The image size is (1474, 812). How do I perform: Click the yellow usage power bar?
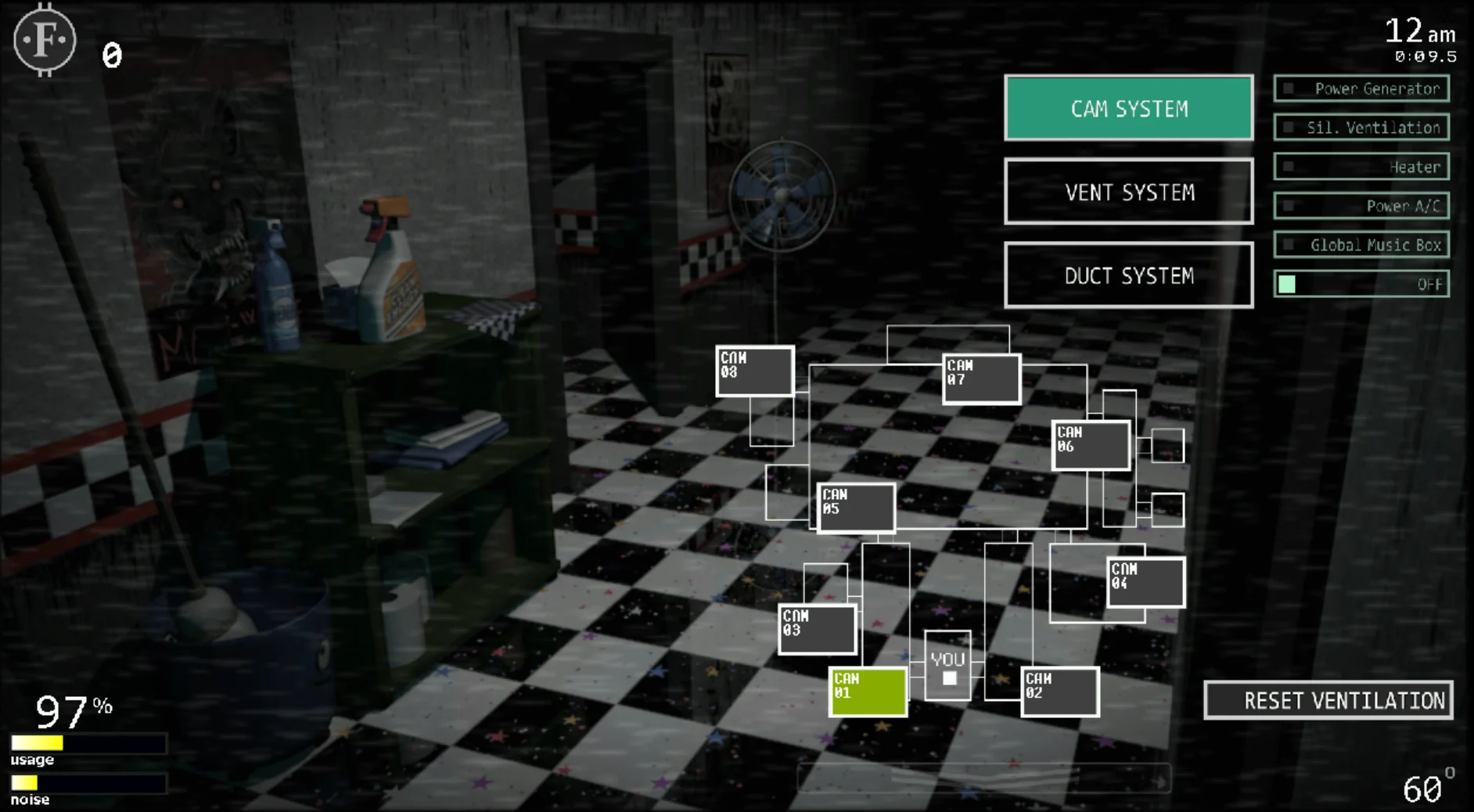tap(37, 742)
